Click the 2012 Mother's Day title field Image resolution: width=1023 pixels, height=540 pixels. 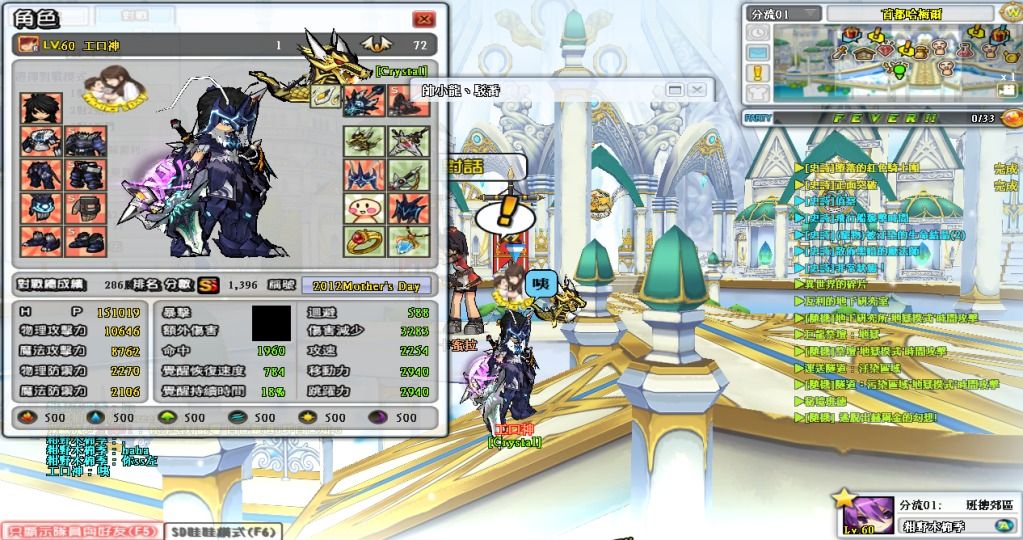[x=366, y=285]
